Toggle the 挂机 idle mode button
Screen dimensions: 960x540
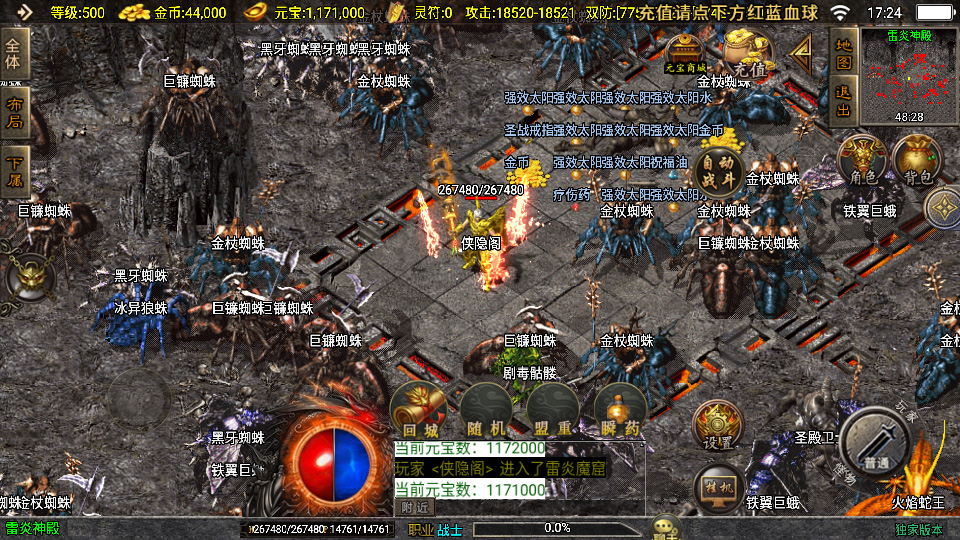(717, 488)
